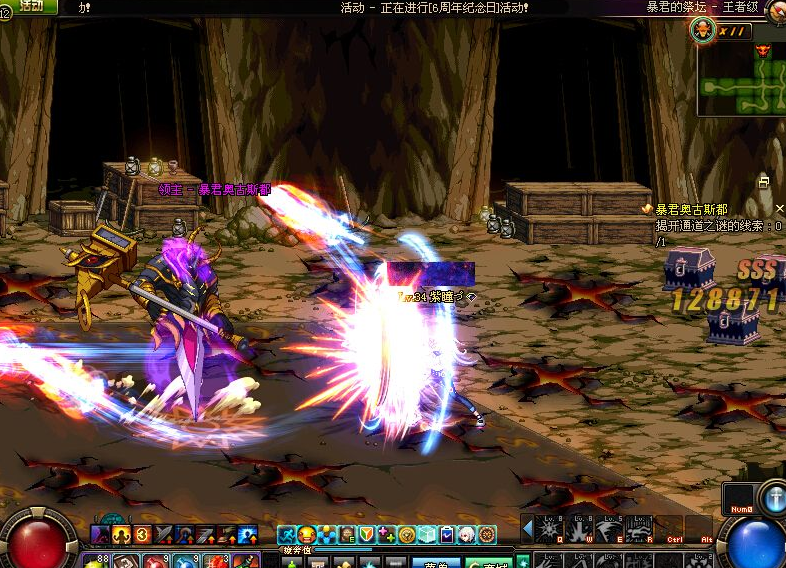Viewport: 786px width, 568px height.
Task: Open the 暴君奥古斯都 quest entry
Action: click(x=691, y=209)
